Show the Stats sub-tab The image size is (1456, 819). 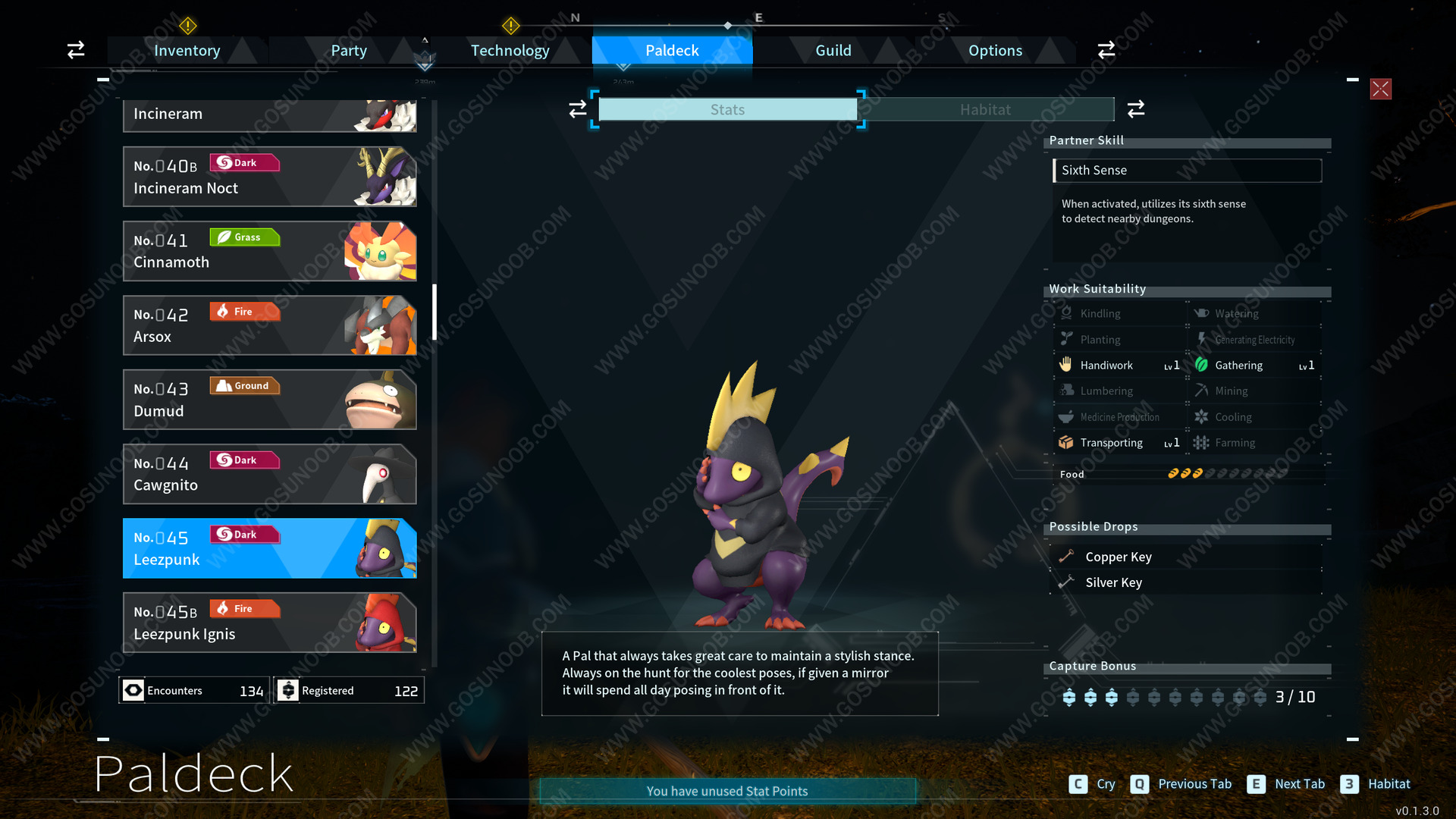(727, 110)
